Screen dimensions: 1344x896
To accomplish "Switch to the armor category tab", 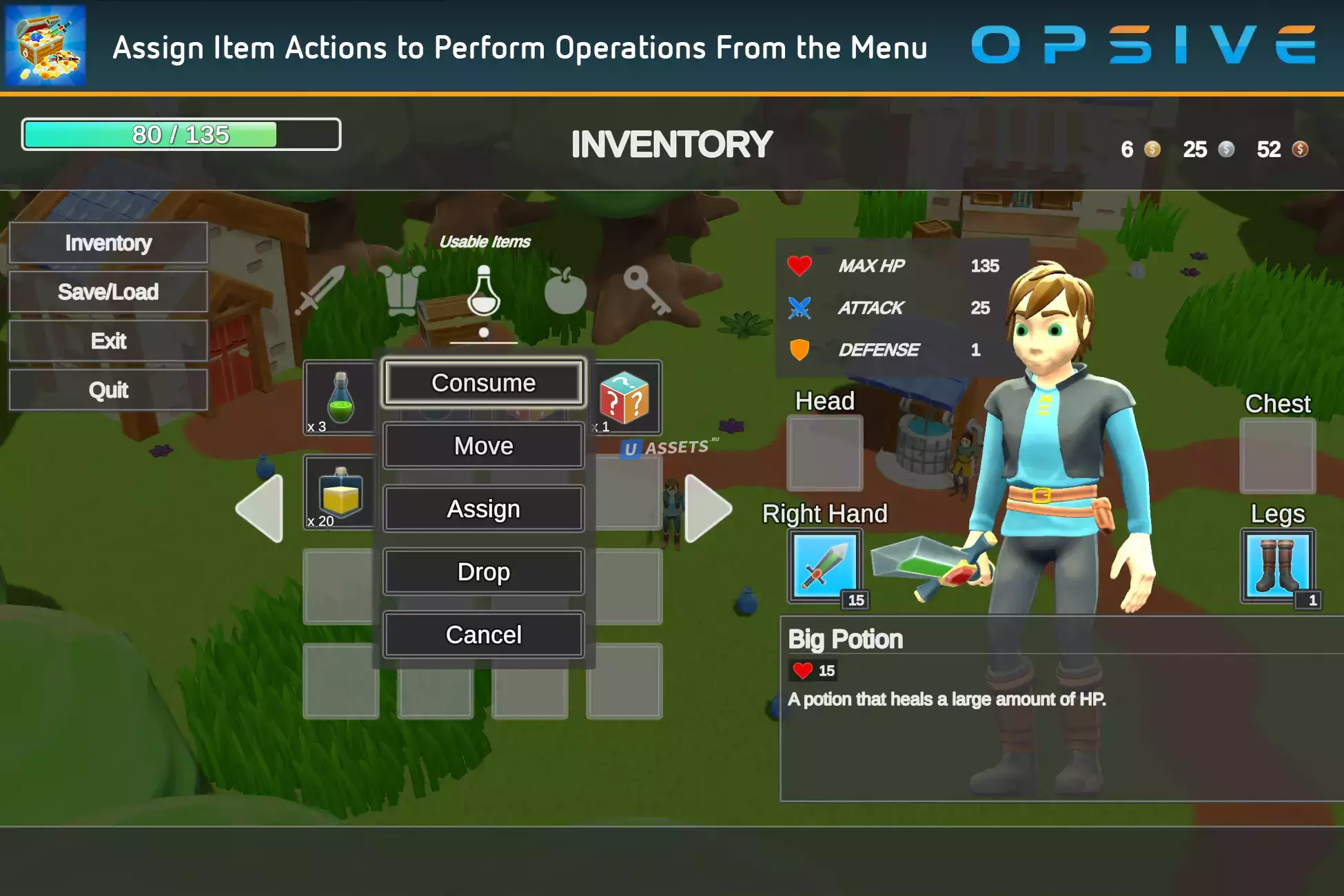I will pos(402,290).
